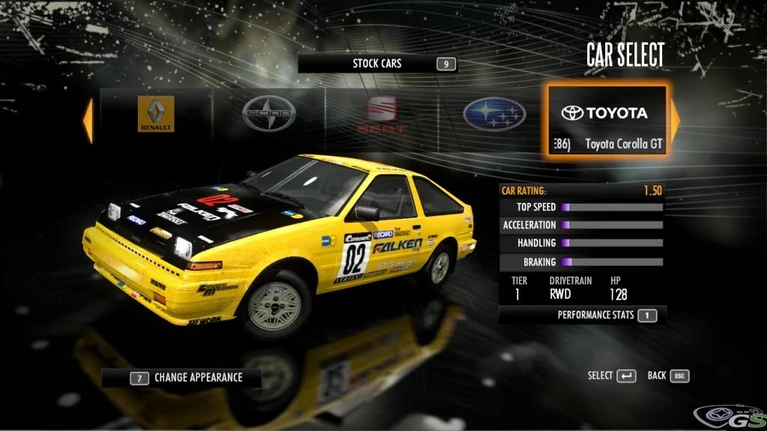Open Change Appearance

185,378
